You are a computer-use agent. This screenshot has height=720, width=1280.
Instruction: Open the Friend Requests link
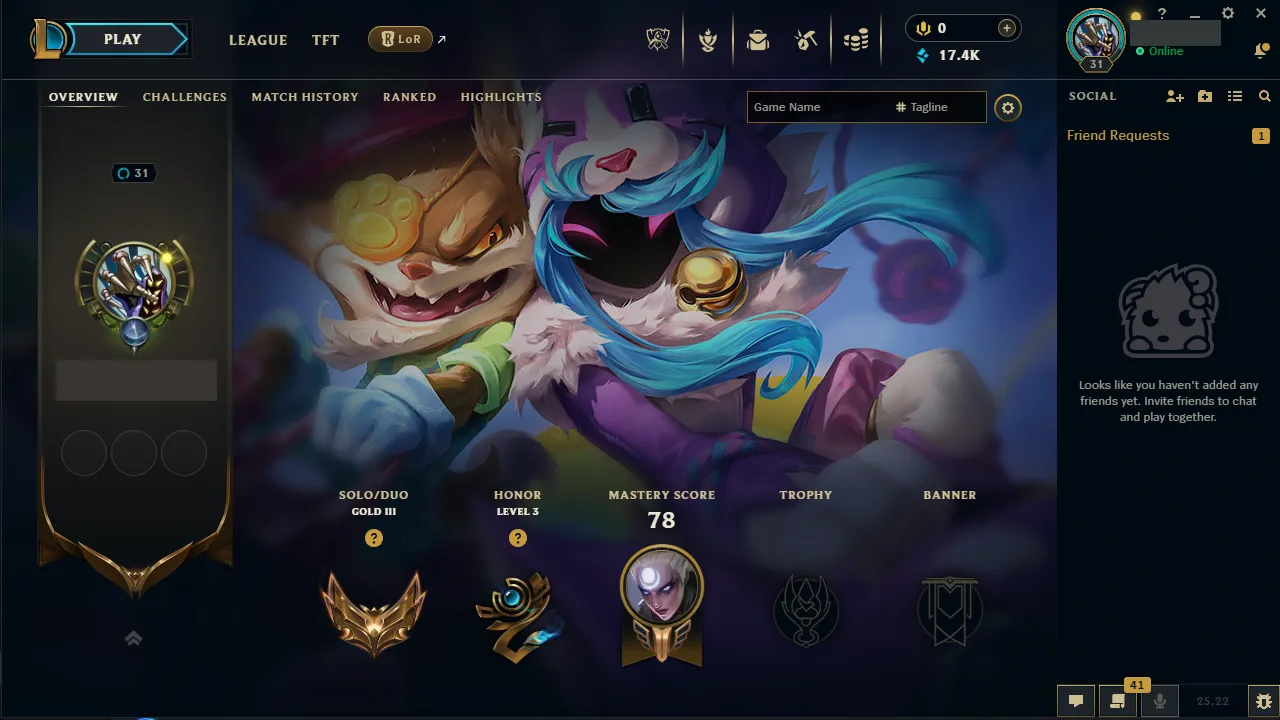[1117, 135]
